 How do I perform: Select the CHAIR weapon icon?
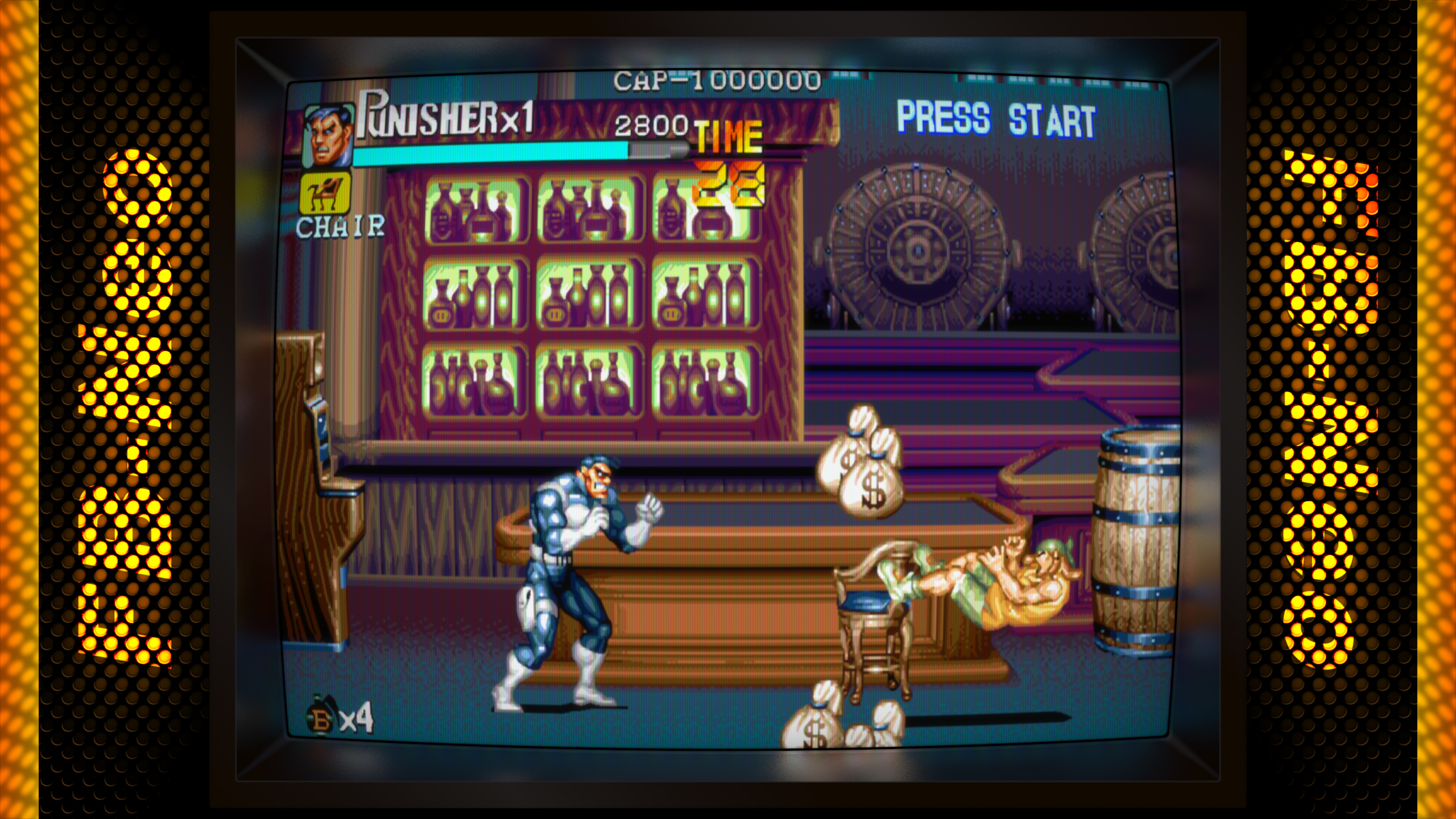(x=325, y=193)
